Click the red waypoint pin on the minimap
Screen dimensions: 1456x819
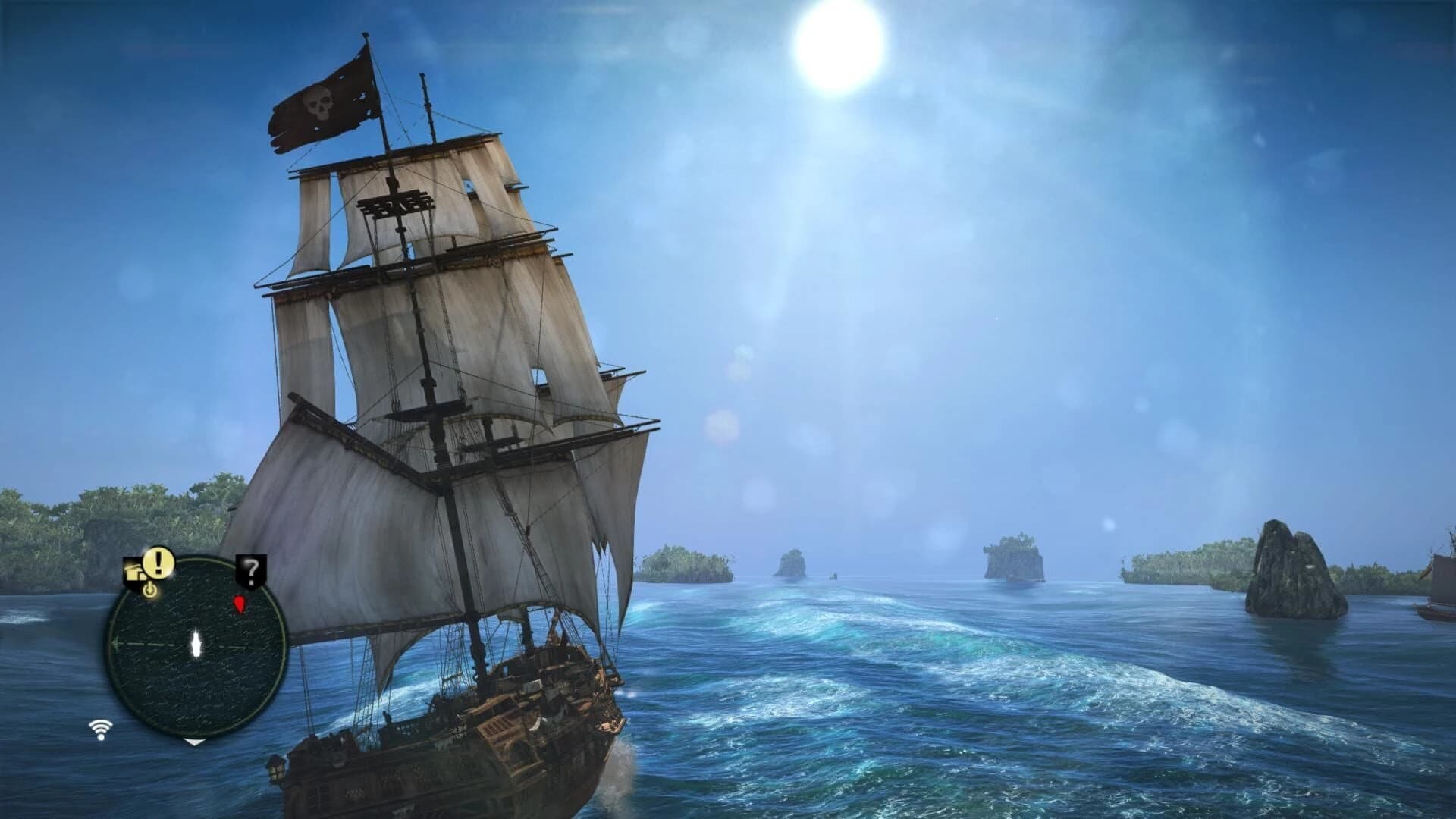pyautogui.click(x=240, y=605)
